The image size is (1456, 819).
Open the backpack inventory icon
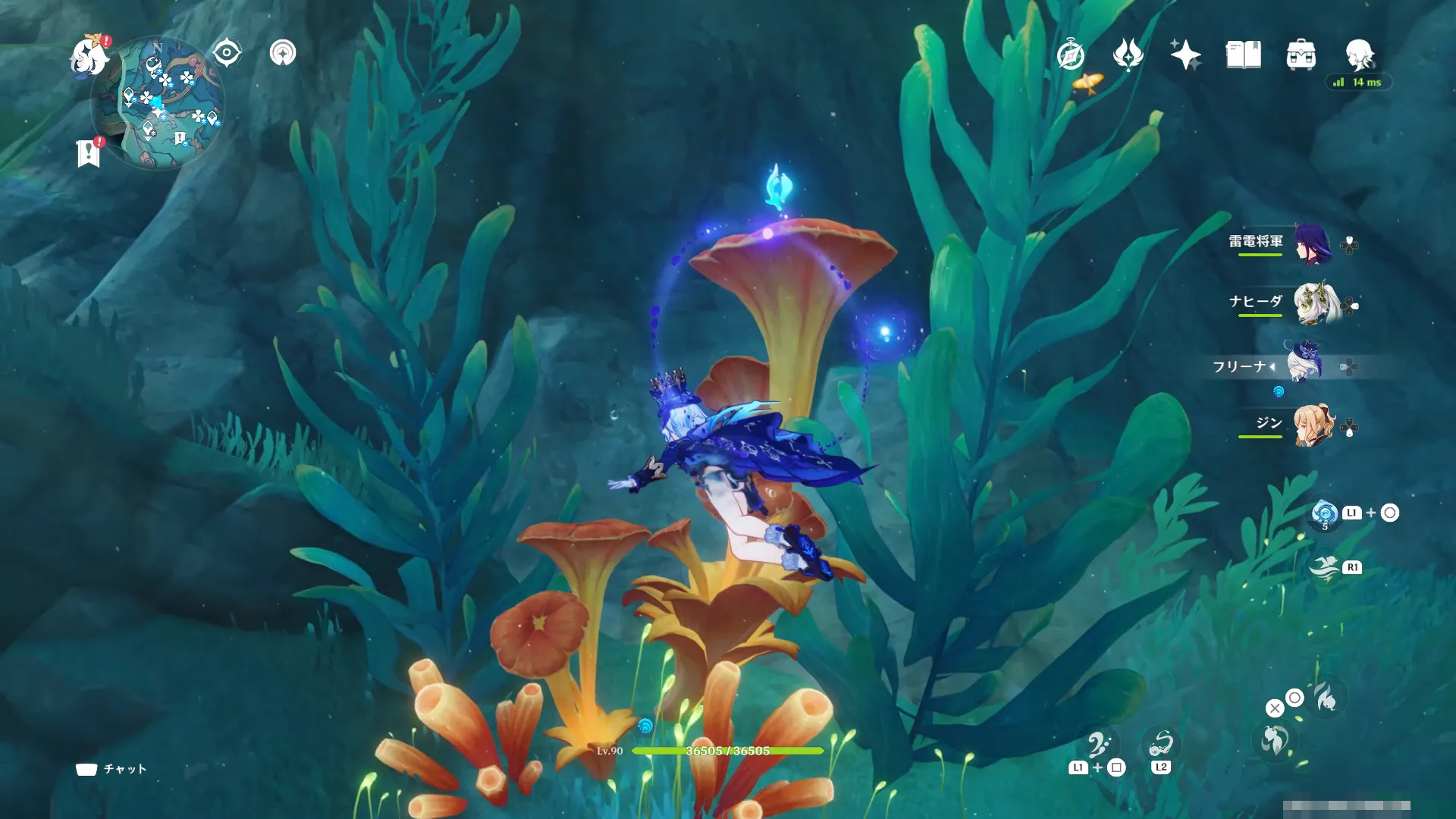[x=1301, y=55]
